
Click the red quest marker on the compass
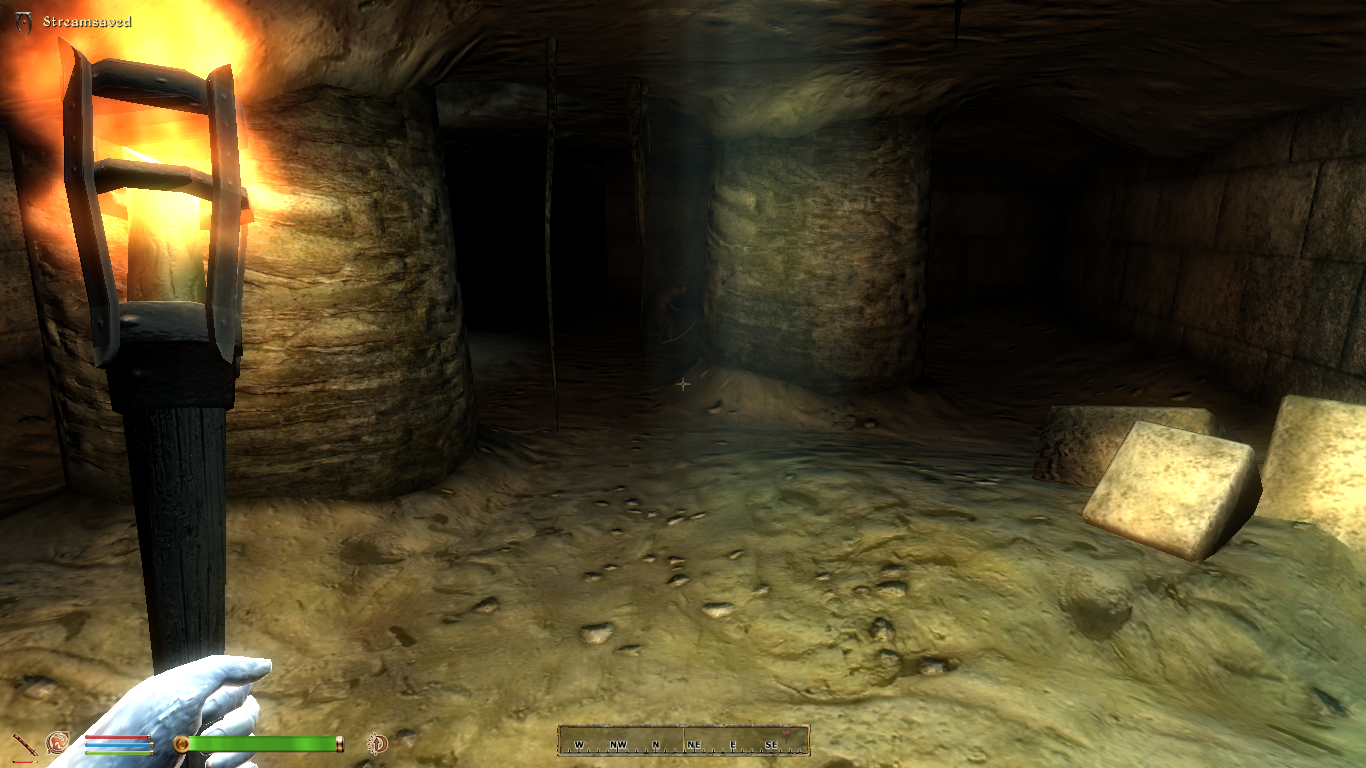(x=786, y=735)
